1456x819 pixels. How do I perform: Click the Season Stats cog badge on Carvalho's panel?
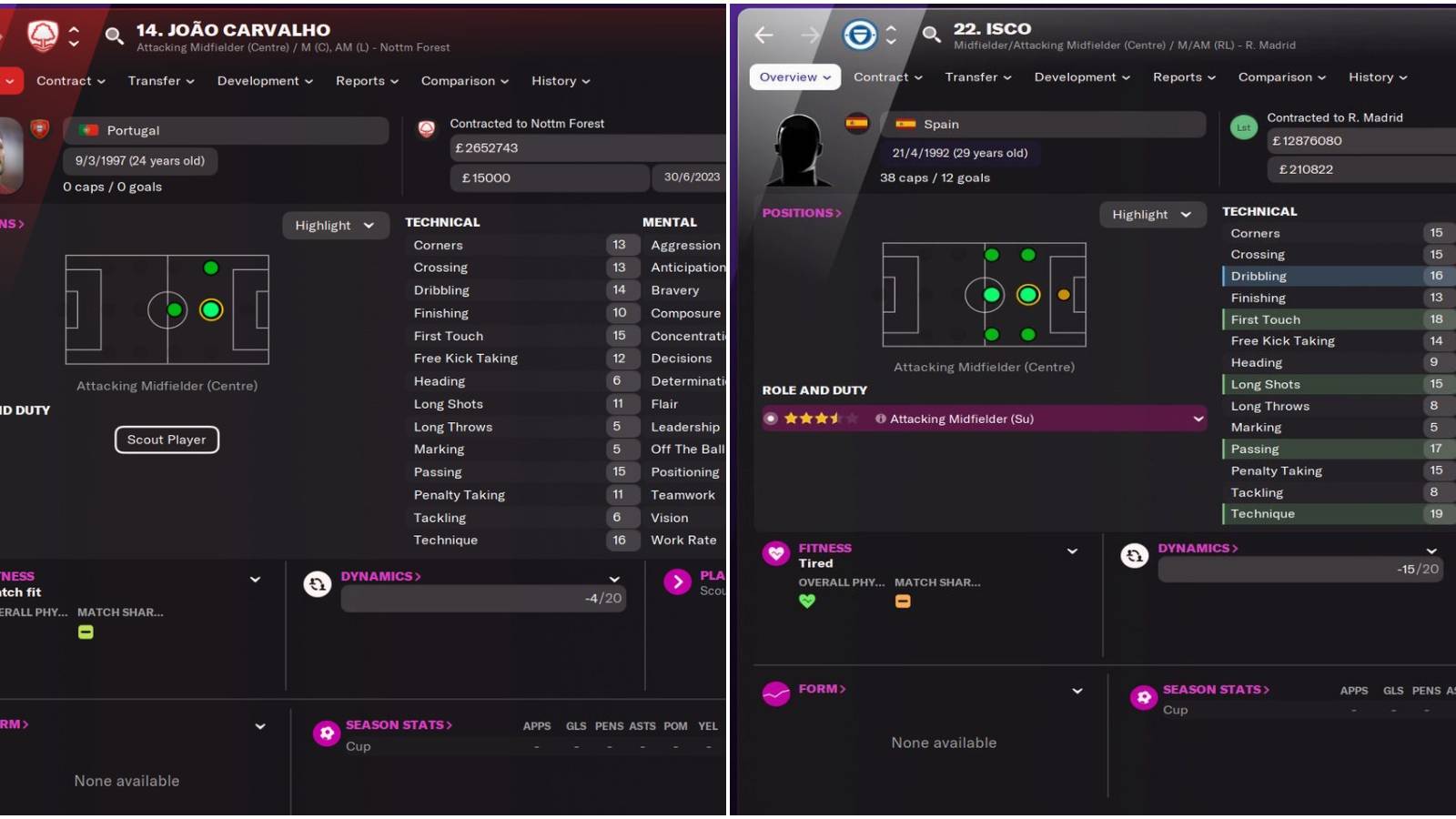tap(327, 733)
